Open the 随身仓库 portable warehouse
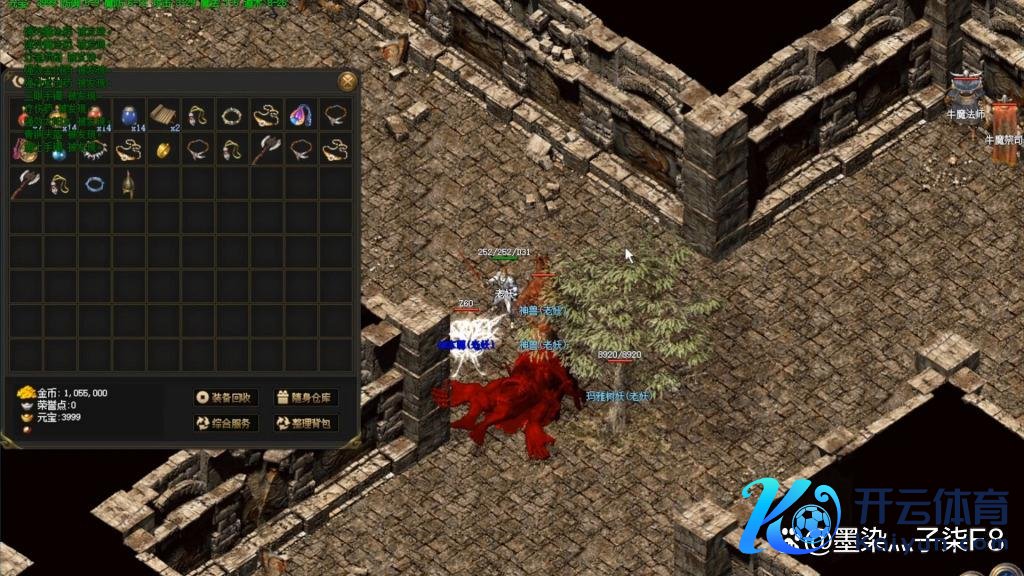Image resolution: width=1024 pixels, height=576 pixels. click(306, 397)
